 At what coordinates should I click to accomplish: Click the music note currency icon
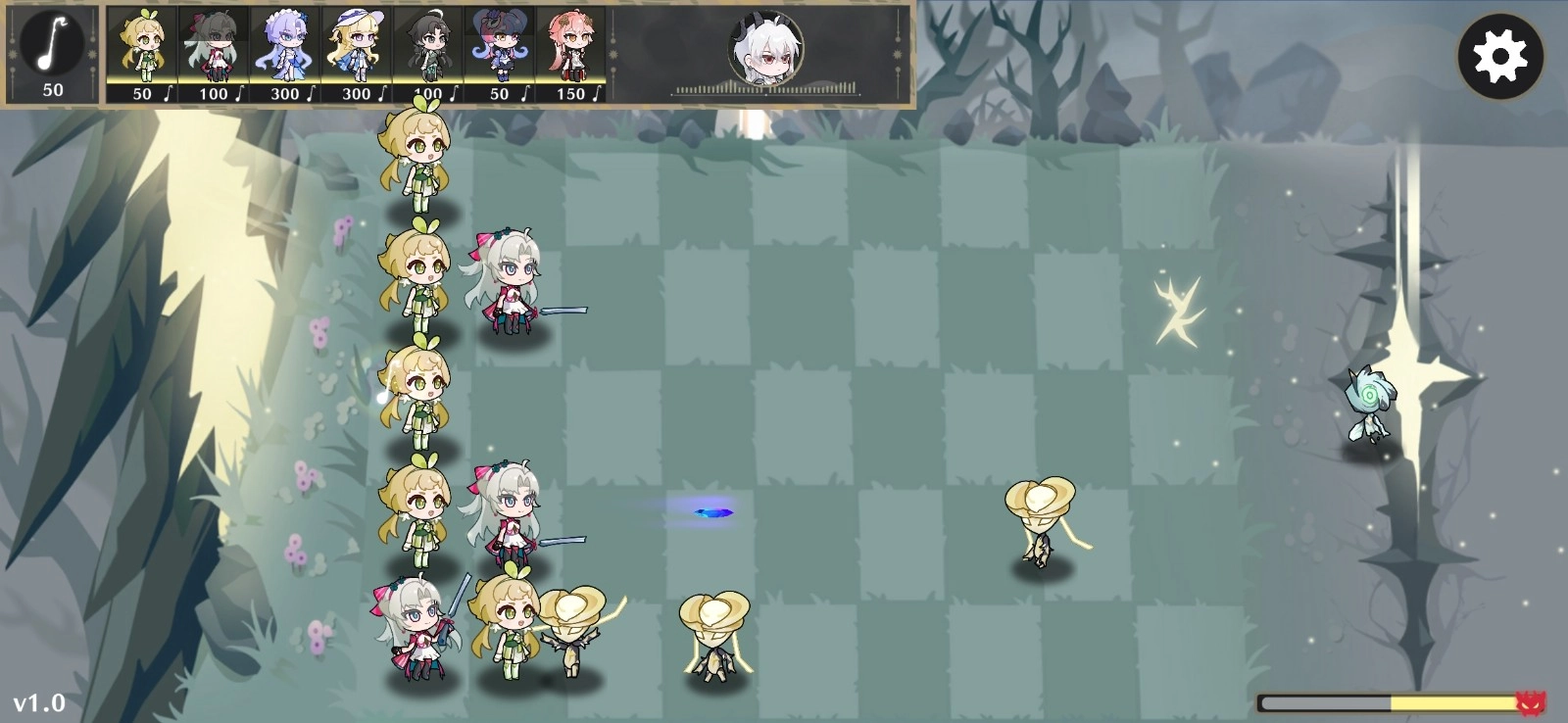(51, 44)
